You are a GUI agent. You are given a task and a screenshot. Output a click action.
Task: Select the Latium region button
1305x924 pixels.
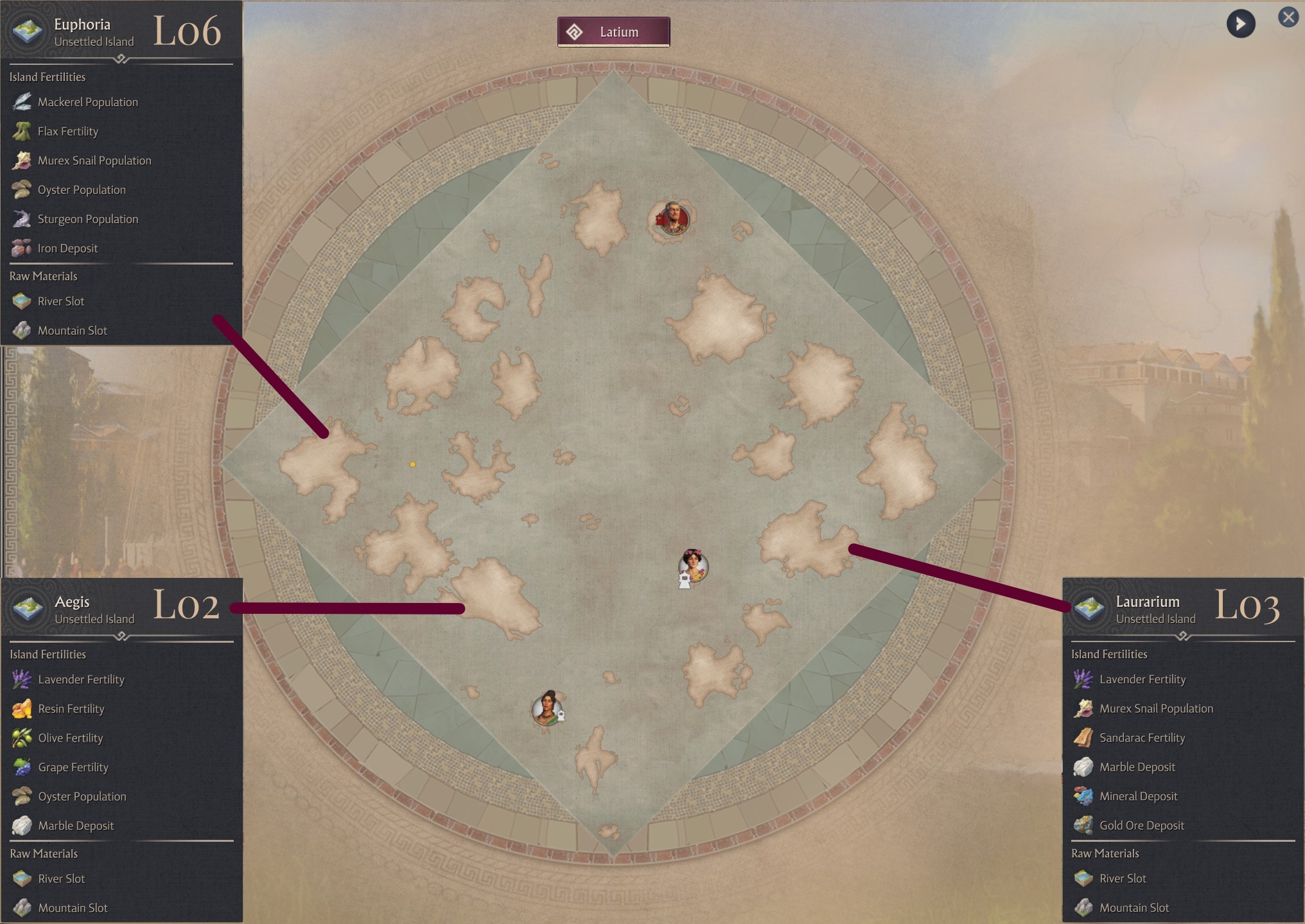(613, 32)
